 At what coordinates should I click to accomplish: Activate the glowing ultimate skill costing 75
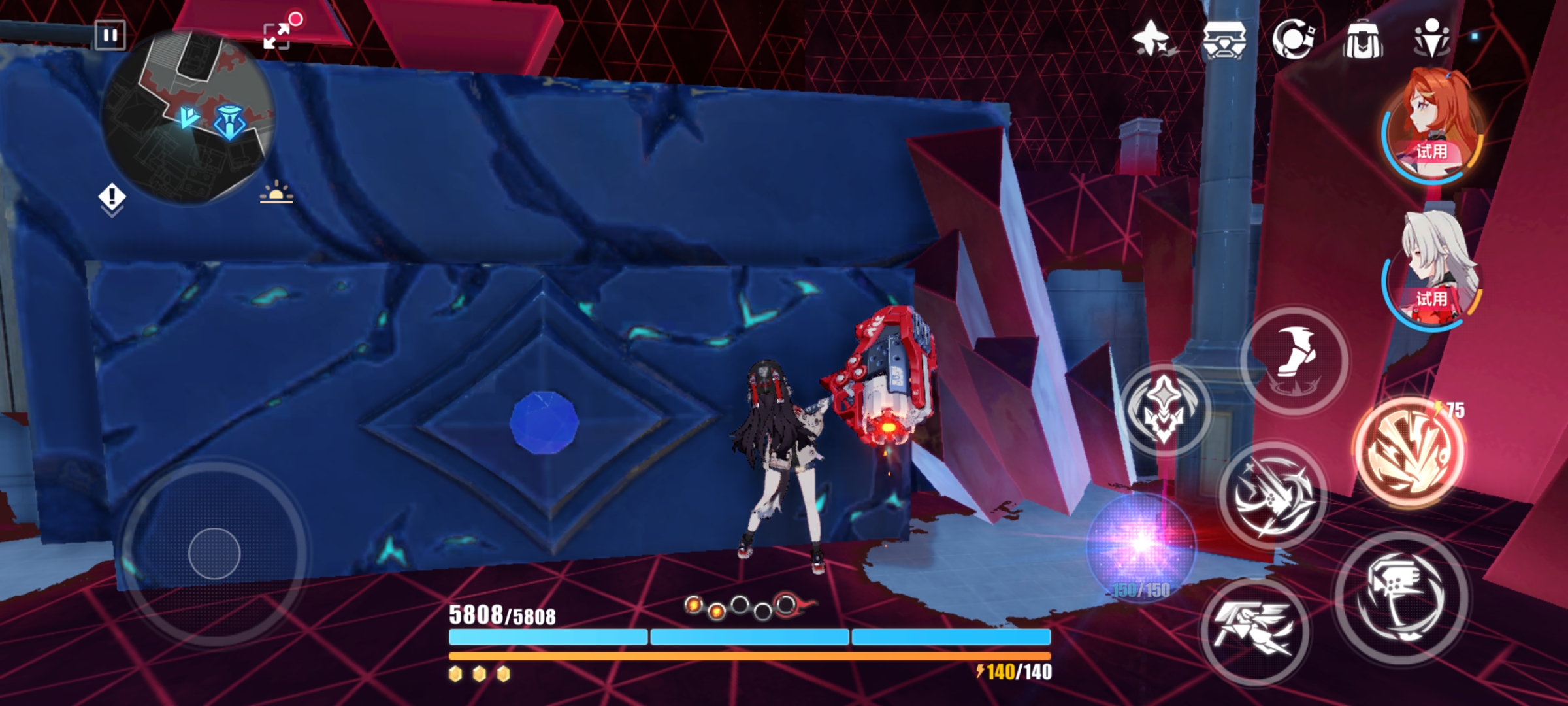1409,452
